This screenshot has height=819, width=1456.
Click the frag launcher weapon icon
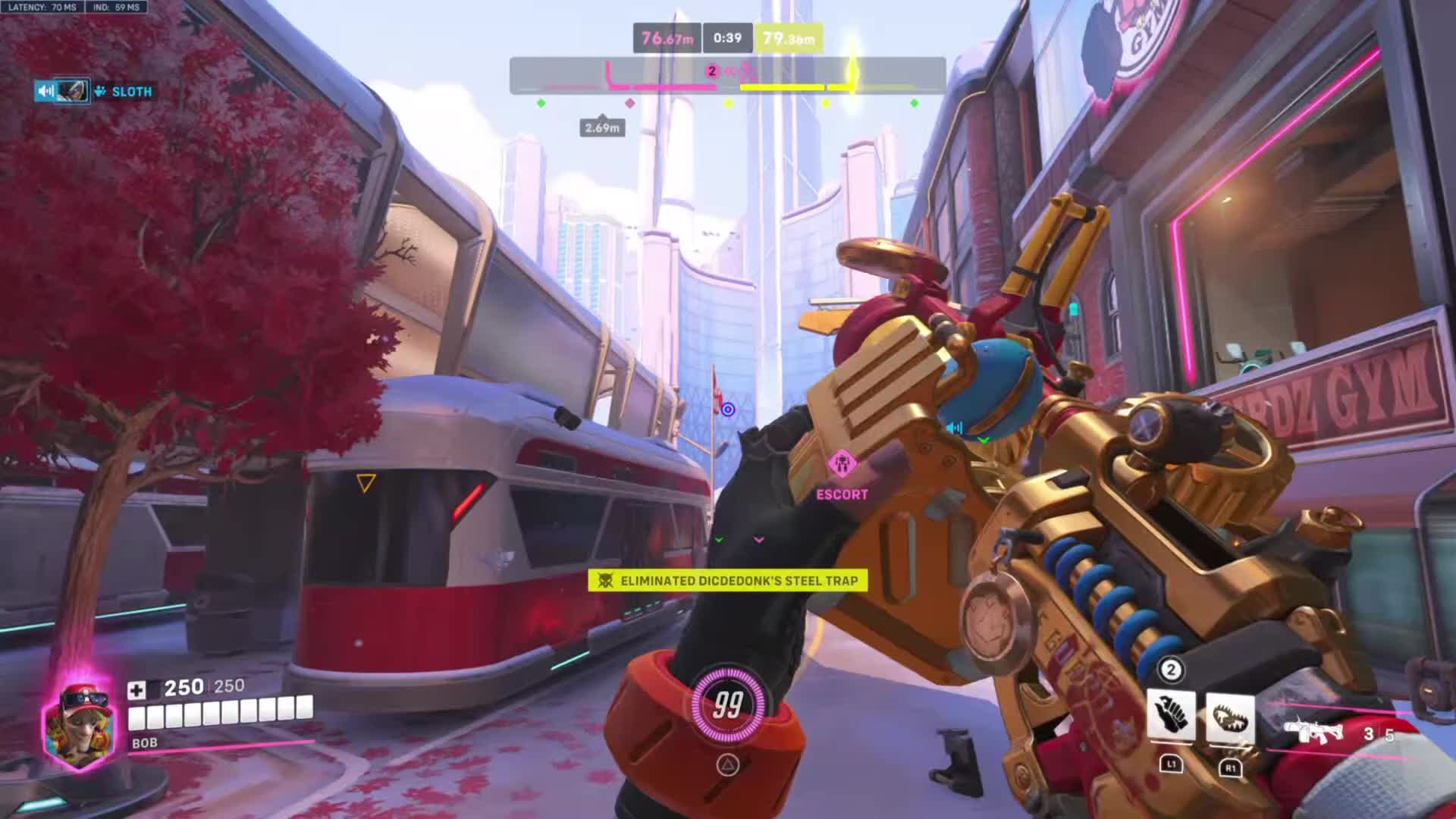(x=1313, y=733)
